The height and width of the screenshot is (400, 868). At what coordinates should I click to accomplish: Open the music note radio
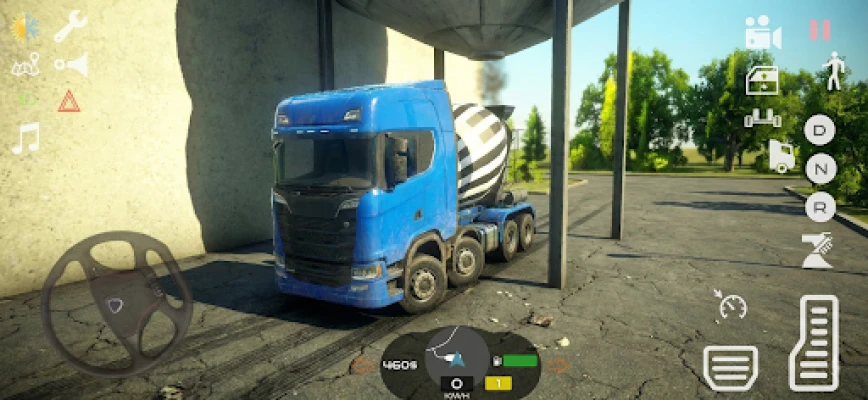[25, 138]
